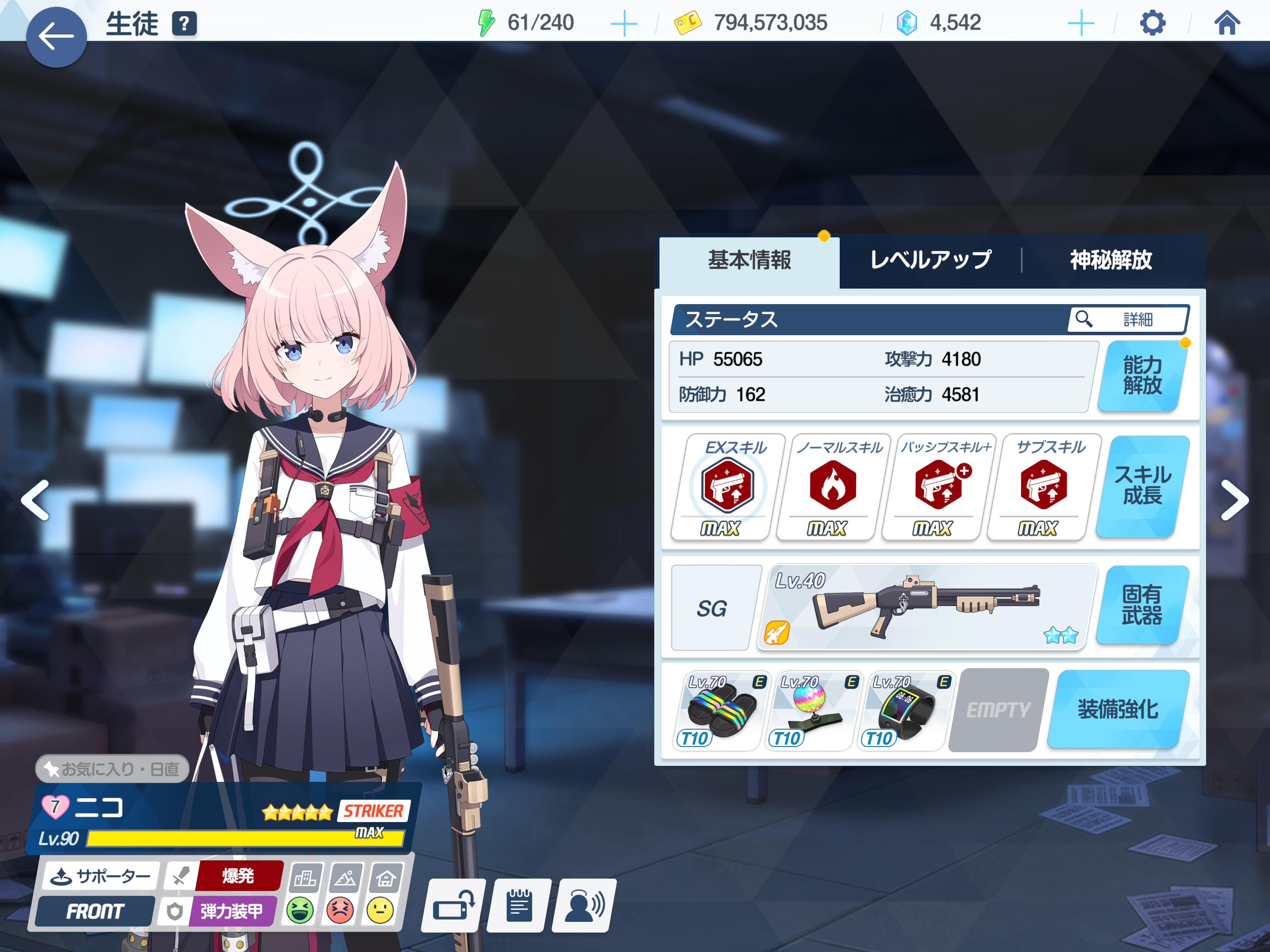Switch to the レベルアップ tab

click(930, 260)
